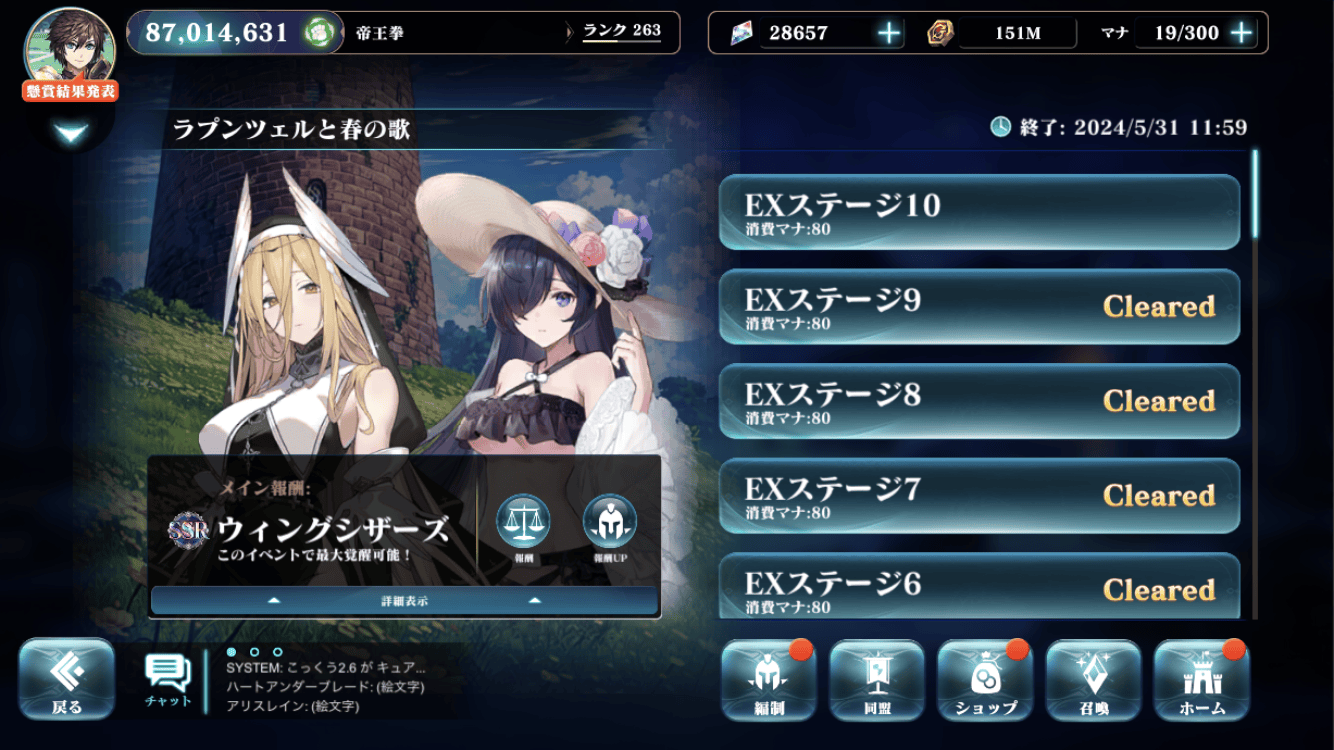View event rewards via the scales 報酬 icon
The height and width of the screenshot is (750, 1334).
(x=523, y=527)
